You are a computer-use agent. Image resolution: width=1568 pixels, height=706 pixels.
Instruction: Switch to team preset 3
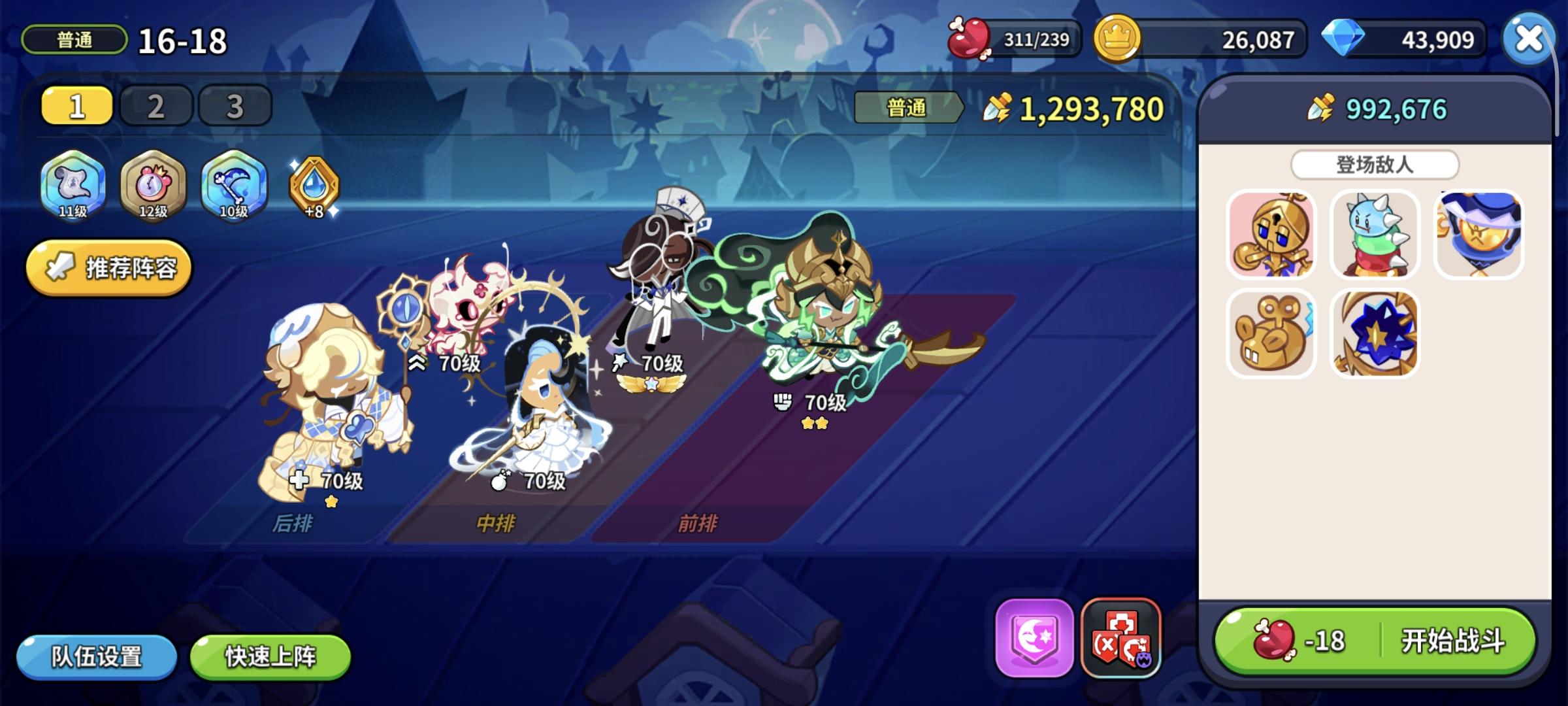point(233,105)
